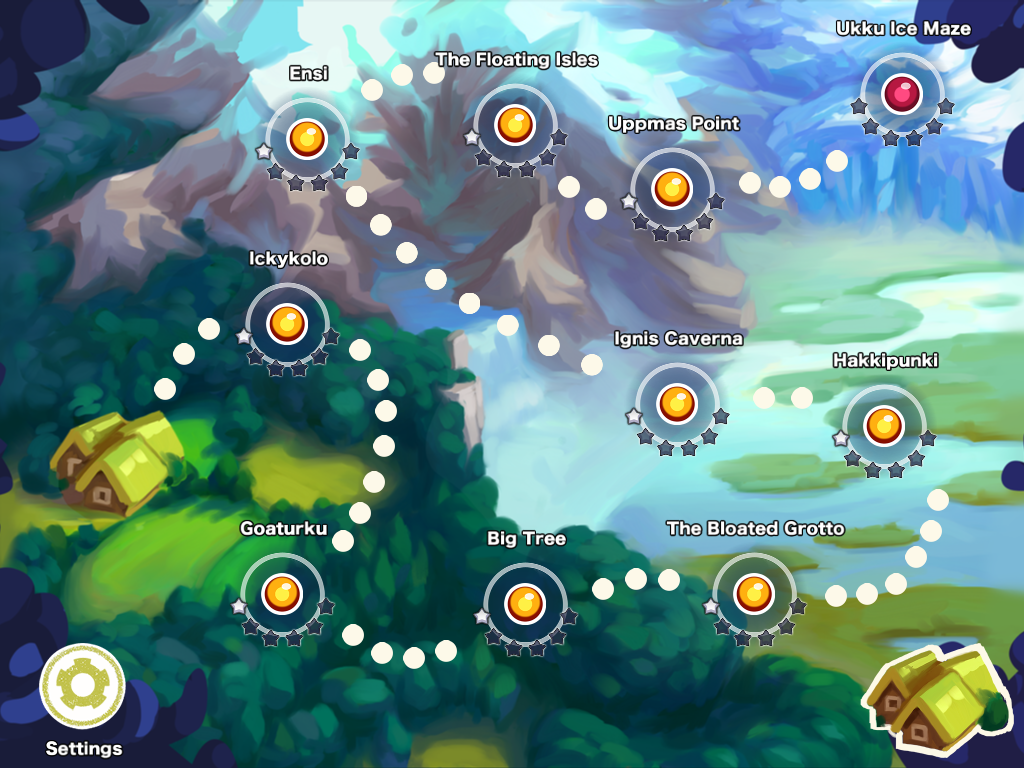The image size is (1024, 768).
Task: Enter the Uppmas Point level
Action: [x=672, y=188]
